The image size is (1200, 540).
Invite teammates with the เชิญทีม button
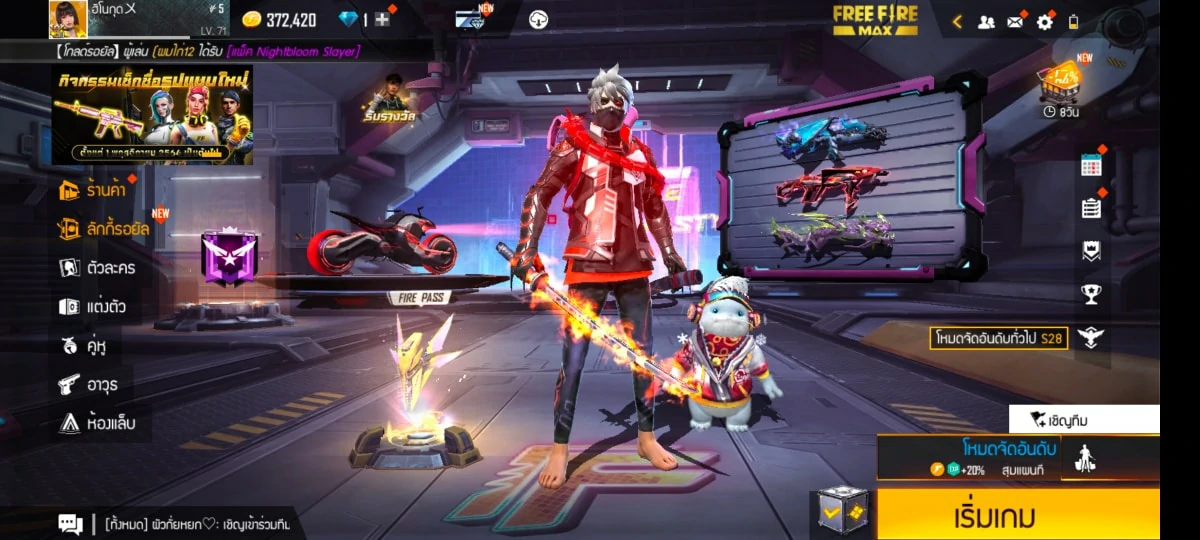1083,420
